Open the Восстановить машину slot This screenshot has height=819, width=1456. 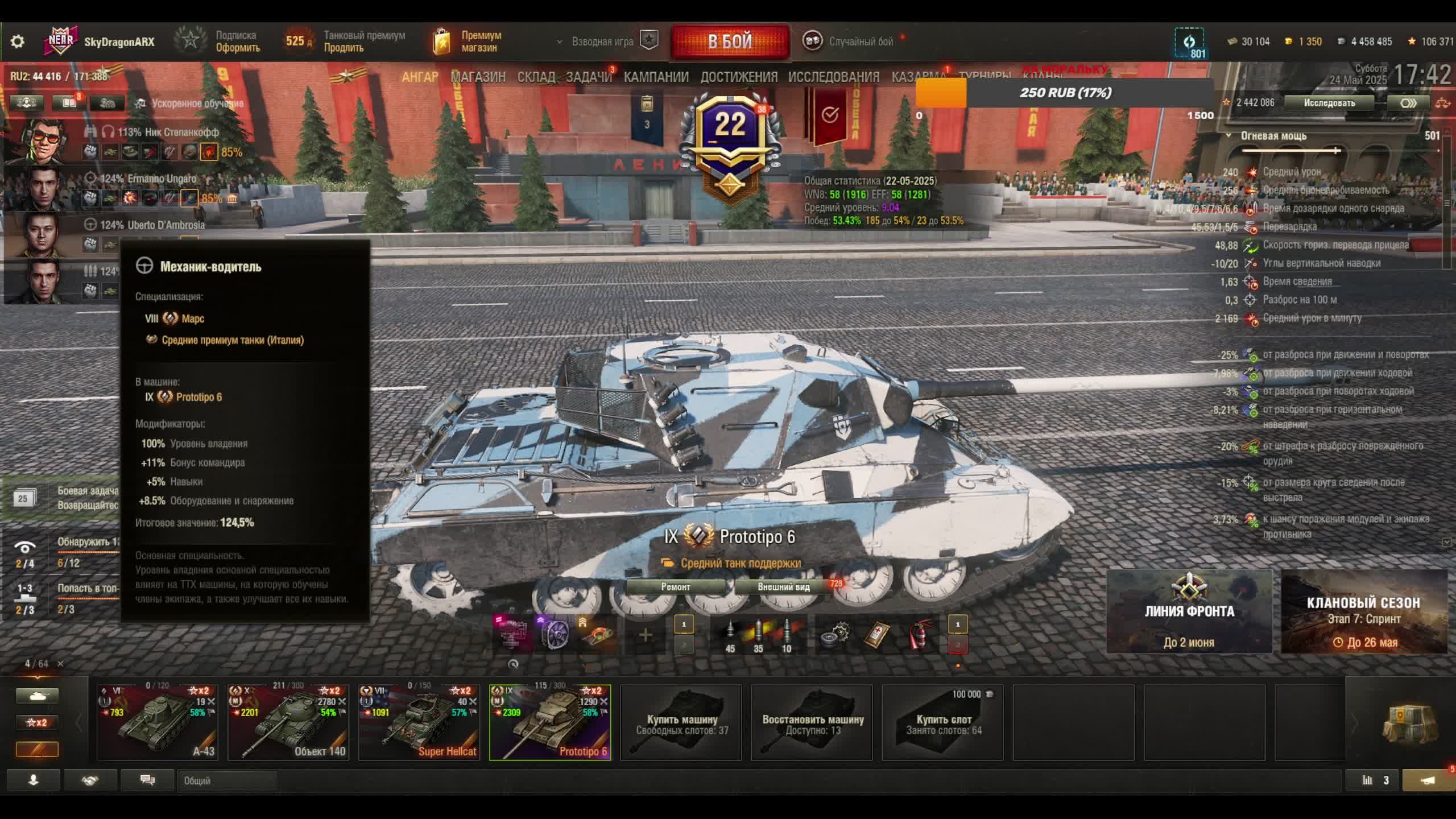coord(812,723)
